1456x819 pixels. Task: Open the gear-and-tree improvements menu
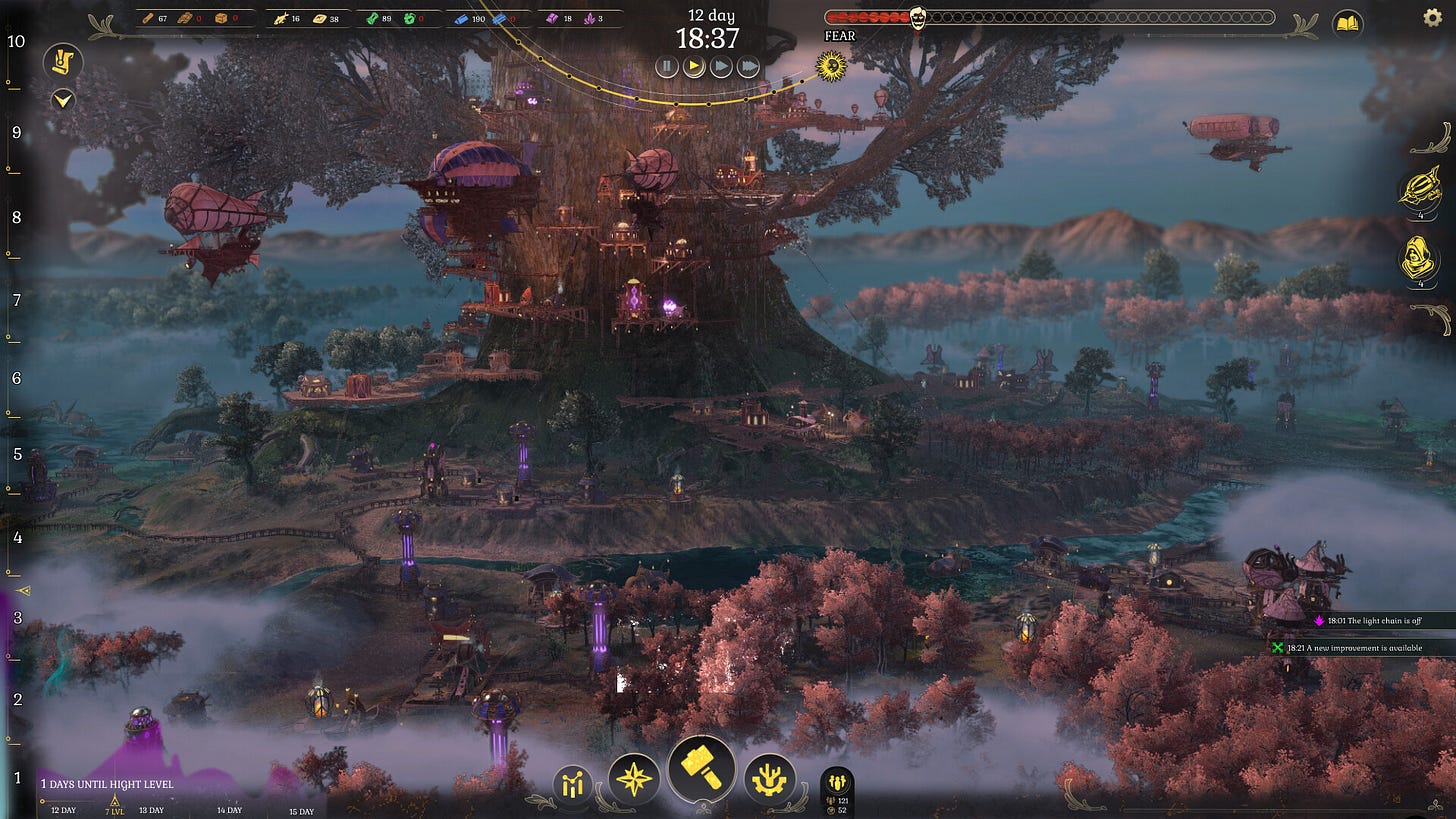tap(770, 779)
